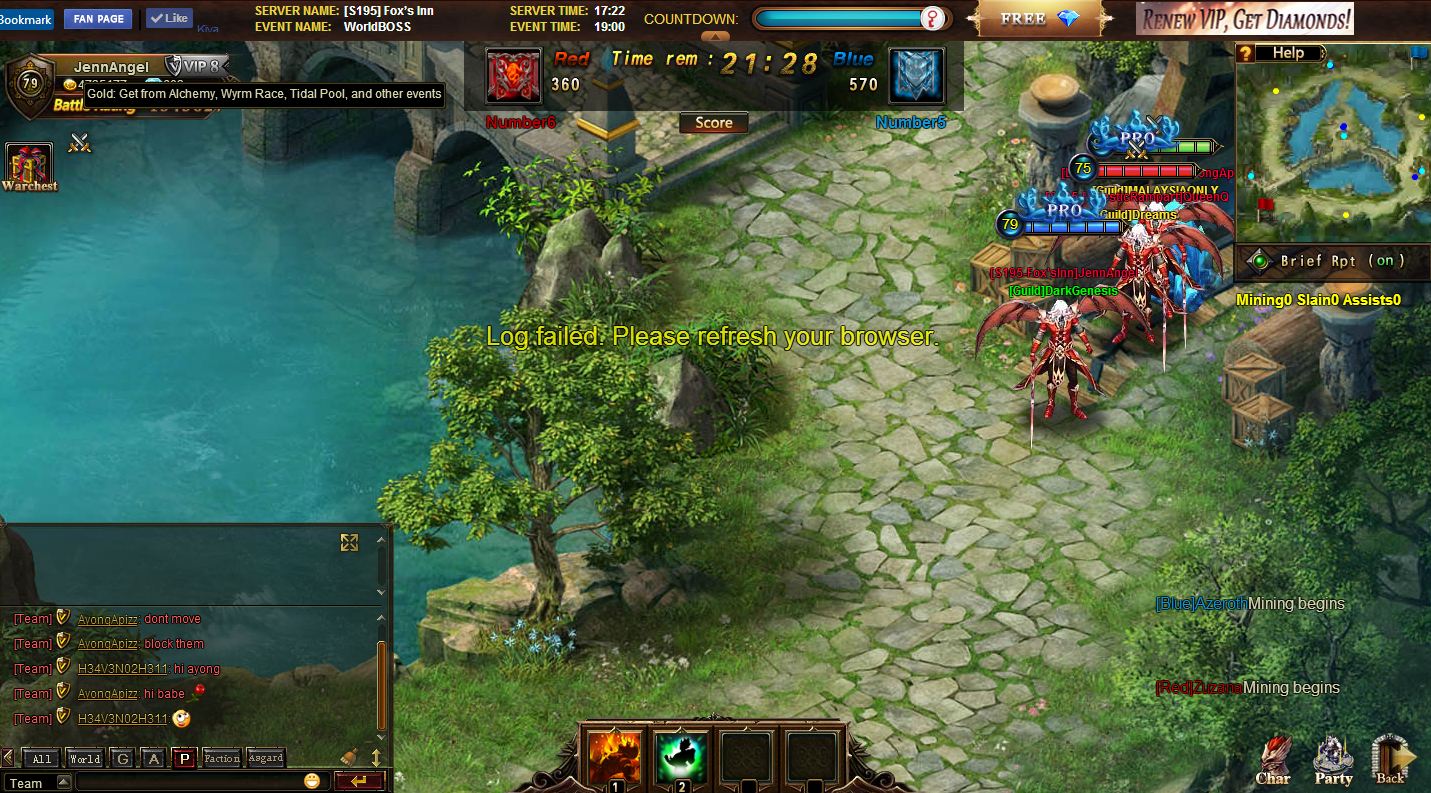The image size is (1431, 793).
Task: Open the Score panel
Action: (x=713, y=123)
